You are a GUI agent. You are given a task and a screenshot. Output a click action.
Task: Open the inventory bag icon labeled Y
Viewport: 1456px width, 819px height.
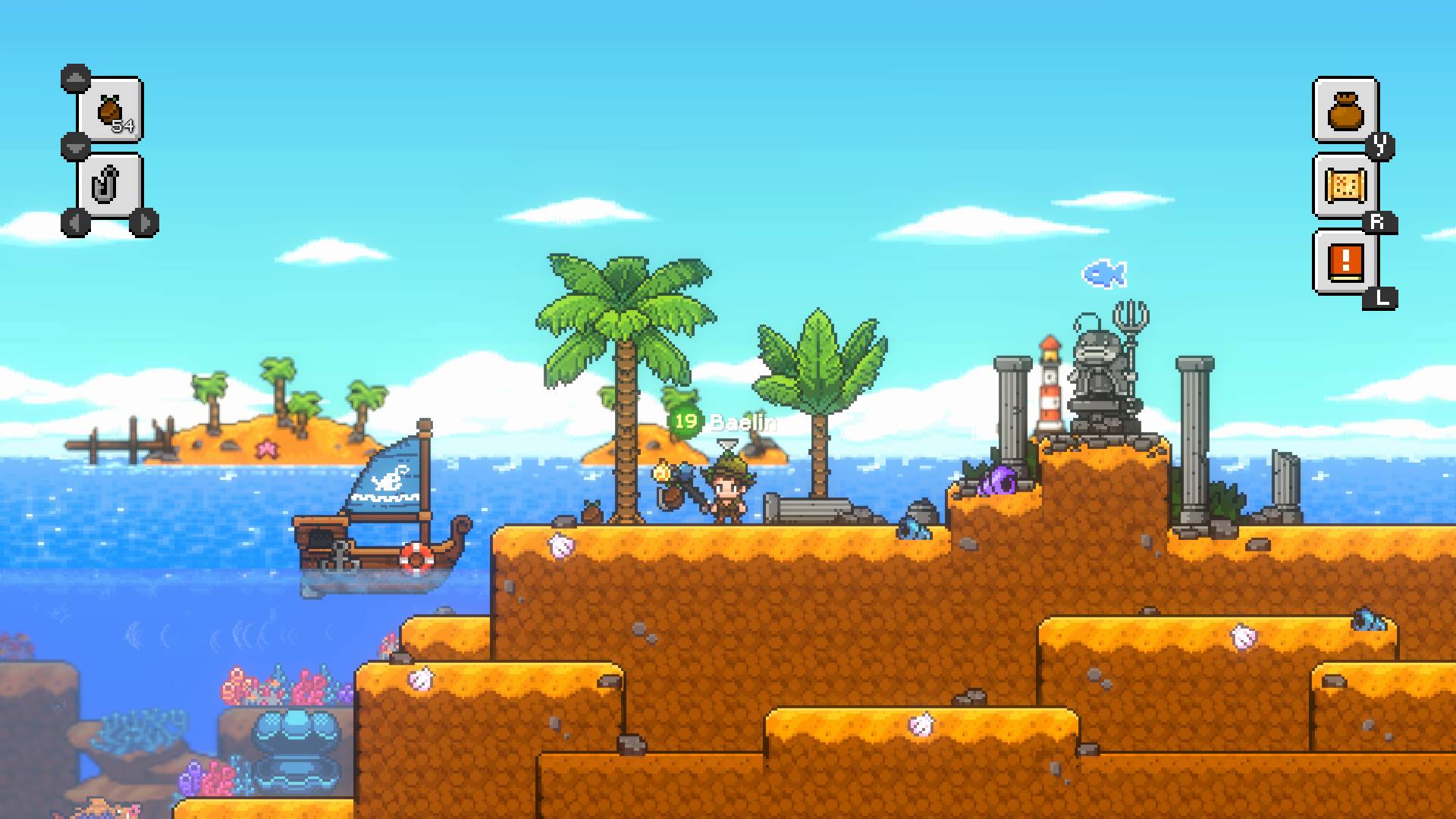[x=1344, y=108]
